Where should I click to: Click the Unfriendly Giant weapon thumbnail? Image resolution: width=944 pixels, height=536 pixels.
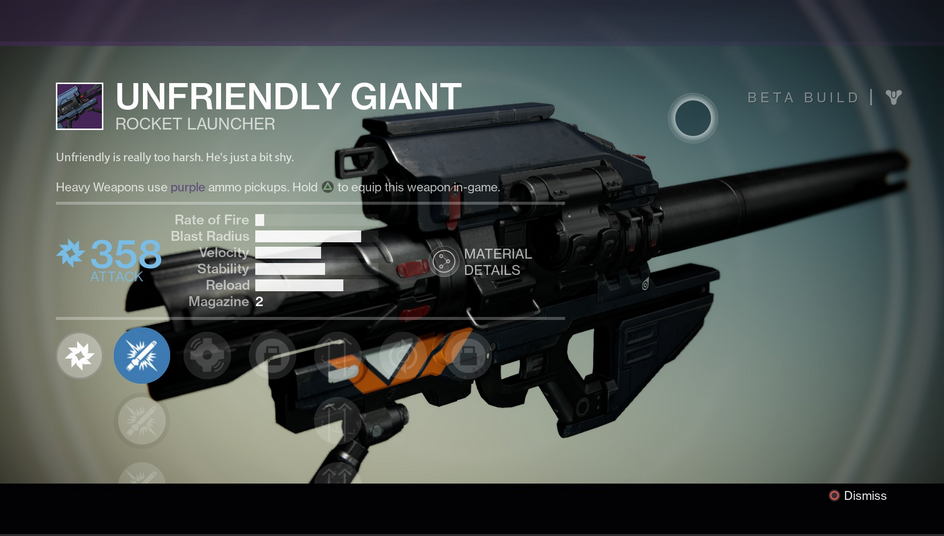click(x=80, y=107)
